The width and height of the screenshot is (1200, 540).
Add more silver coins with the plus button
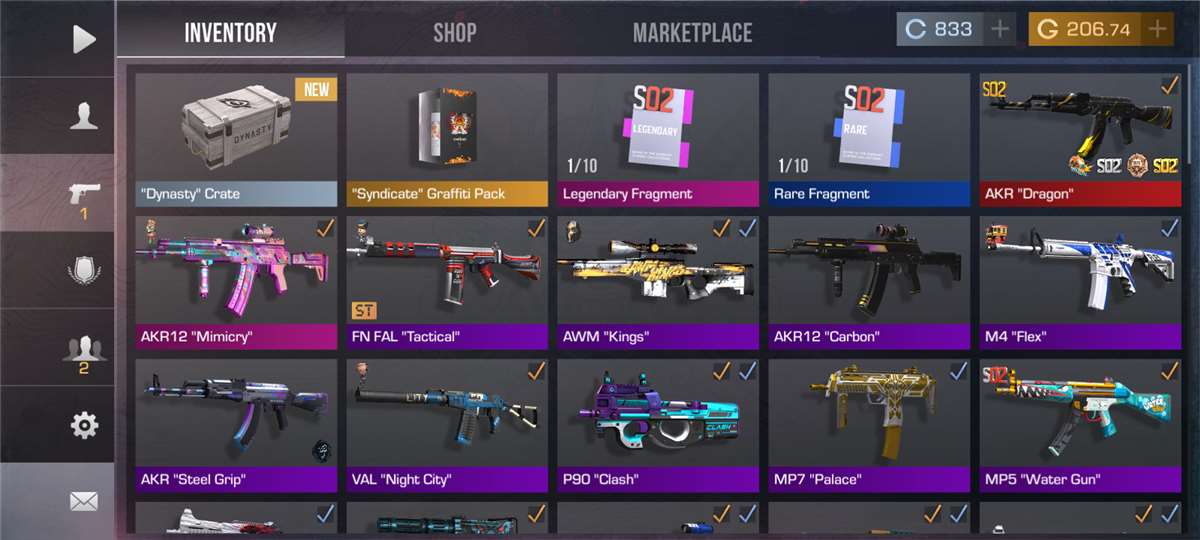(1000, 29)
